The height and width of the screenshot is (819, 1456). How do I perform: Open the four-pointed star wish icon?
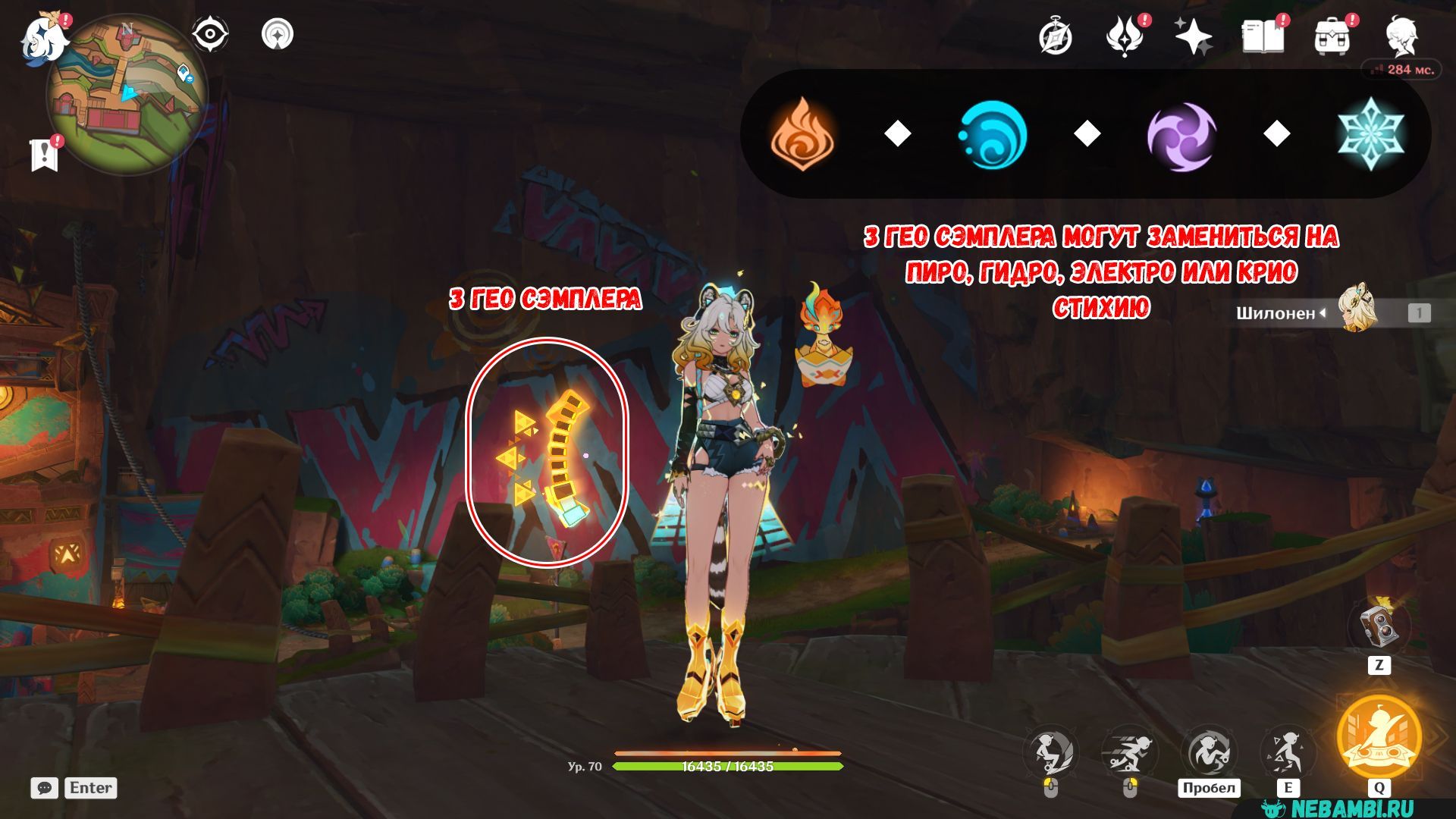pos(1193,37)
